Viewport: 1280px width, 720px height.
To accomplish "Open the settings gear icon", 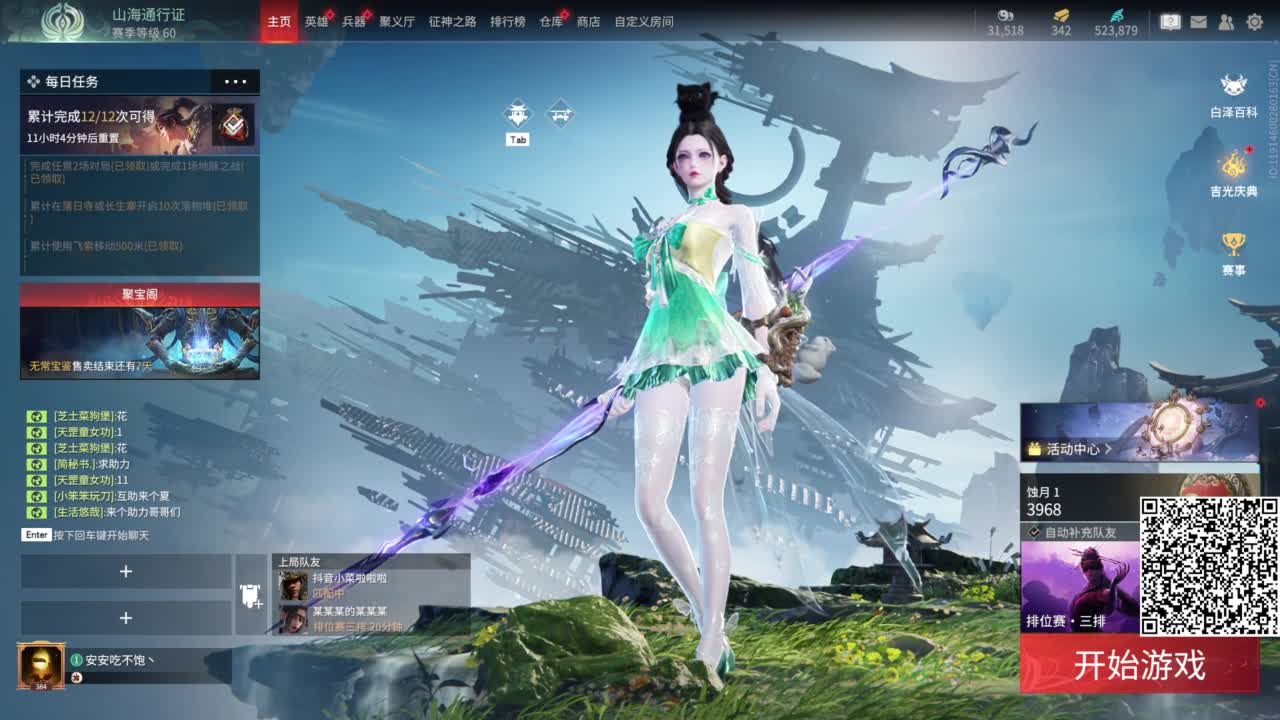I will pyautogui.click(x=1255, y=20).
